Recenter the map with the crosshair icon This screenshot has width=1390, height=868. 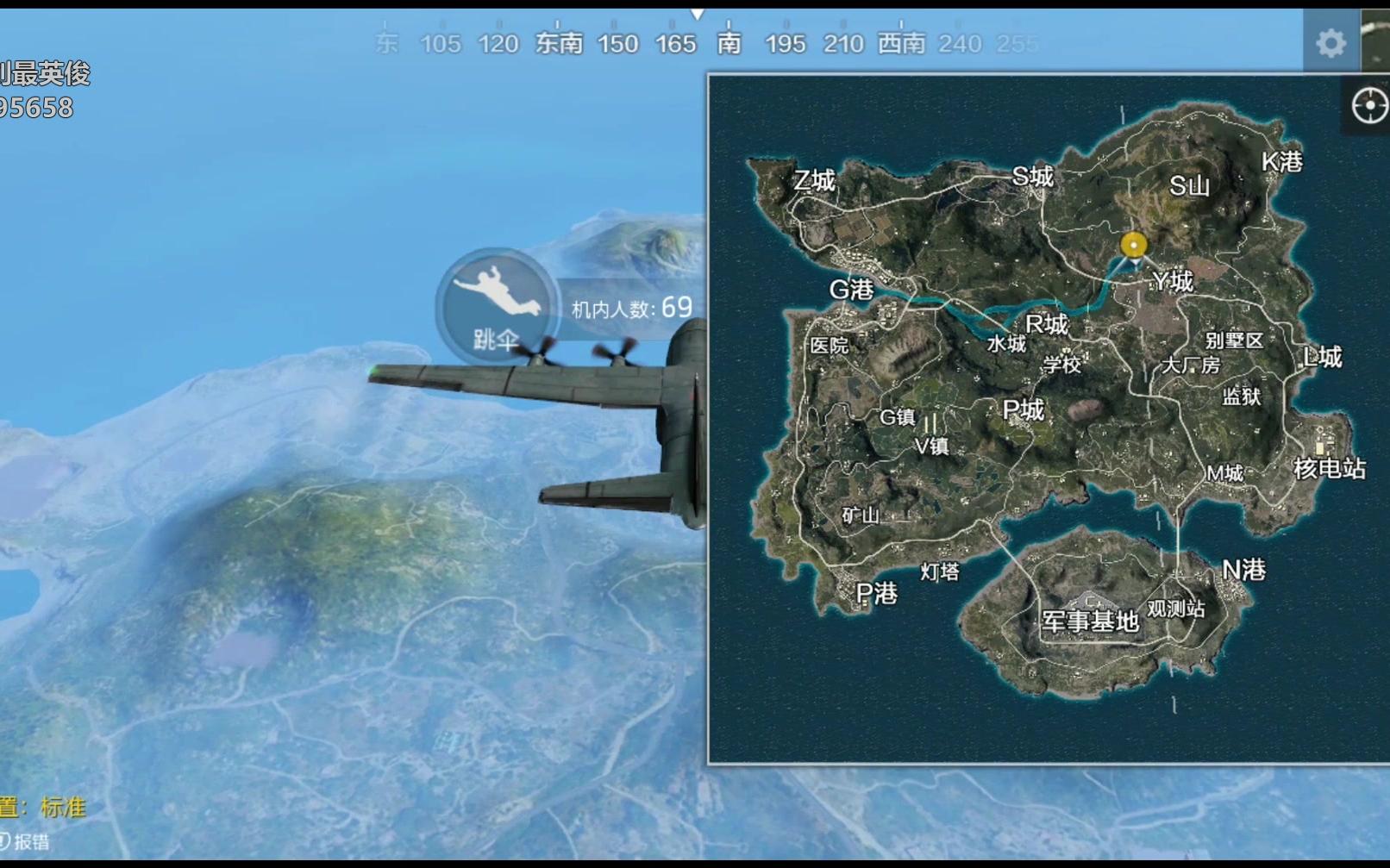(1368, 107)
